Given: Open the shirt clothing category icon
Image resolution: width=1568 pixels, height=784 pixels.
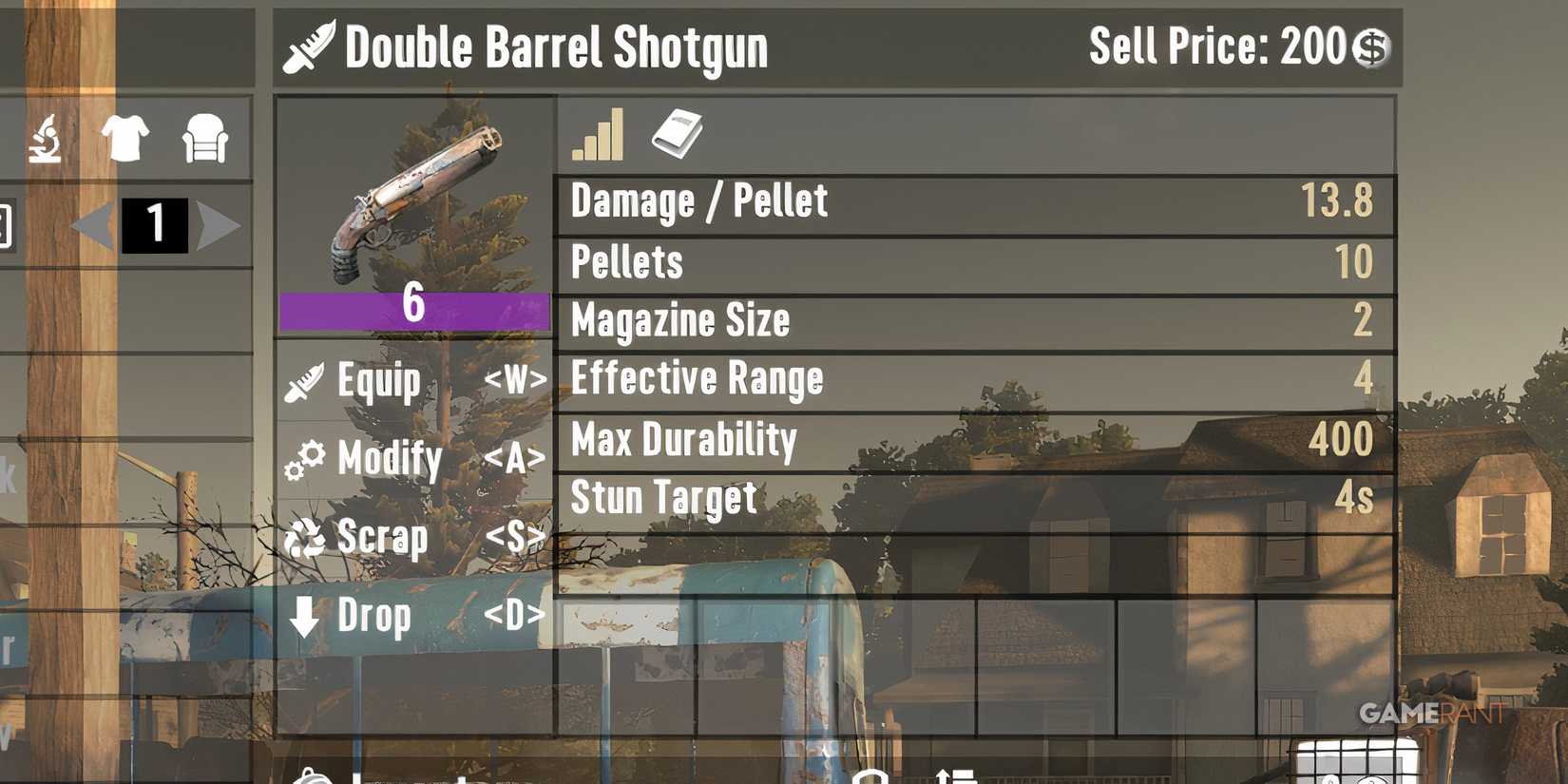Looking at the screenshot, I should [126, 138].
